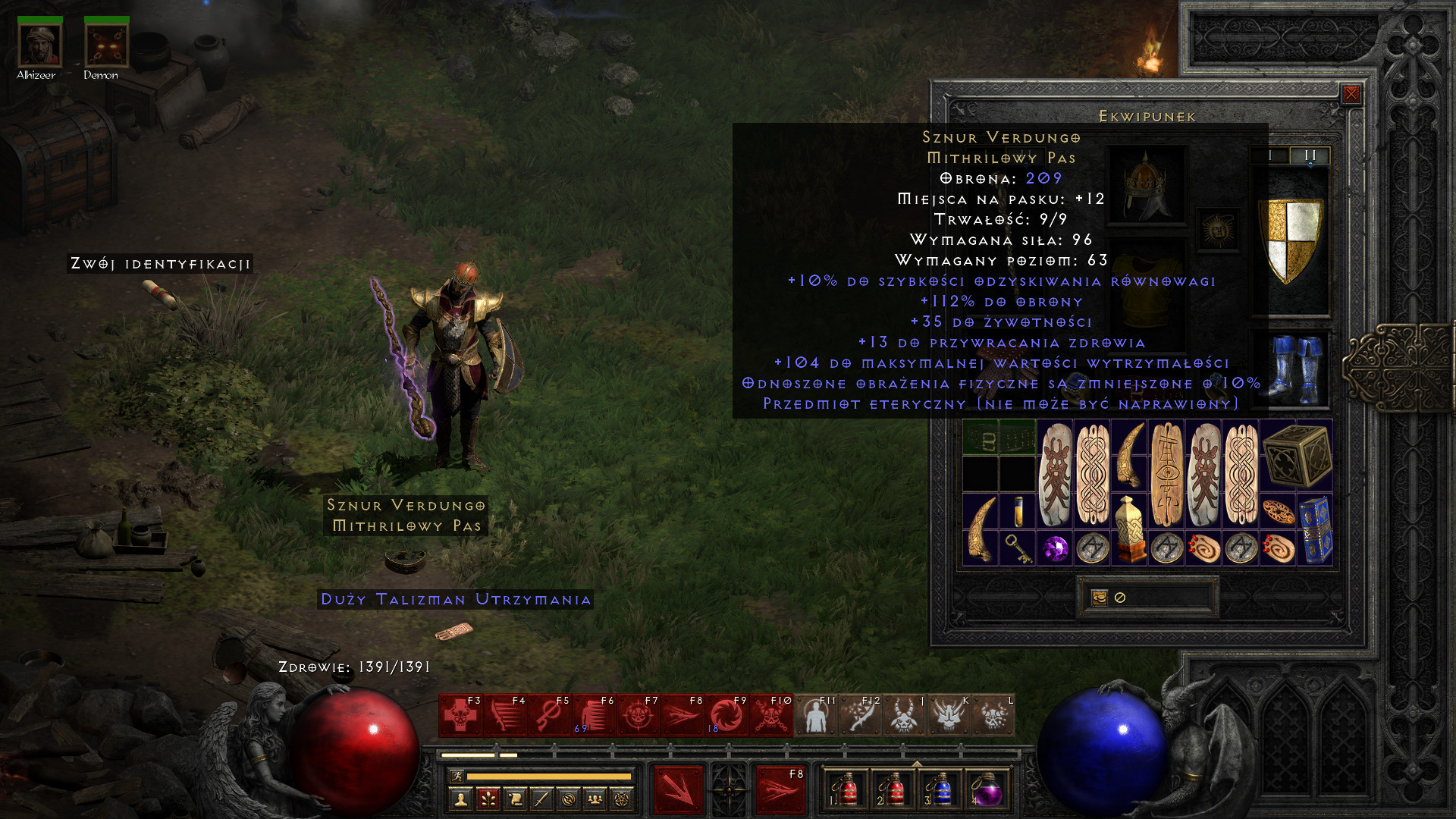The width and height of the screenshot is (1456, 819).
Task: Select the purple amethyst gem
Action: [x=1055, y=548]
